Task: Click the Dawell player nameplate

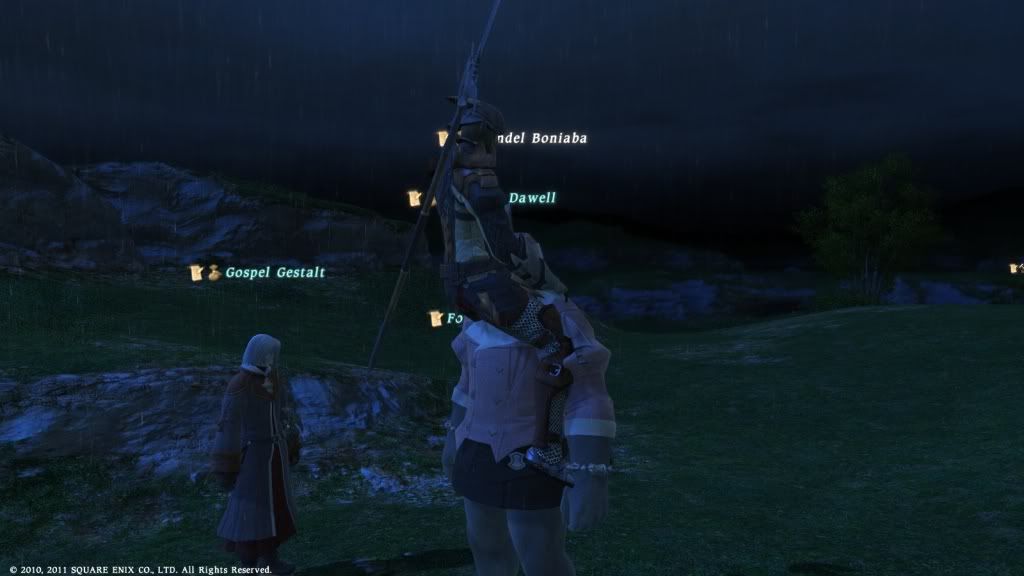Action: 532,198
